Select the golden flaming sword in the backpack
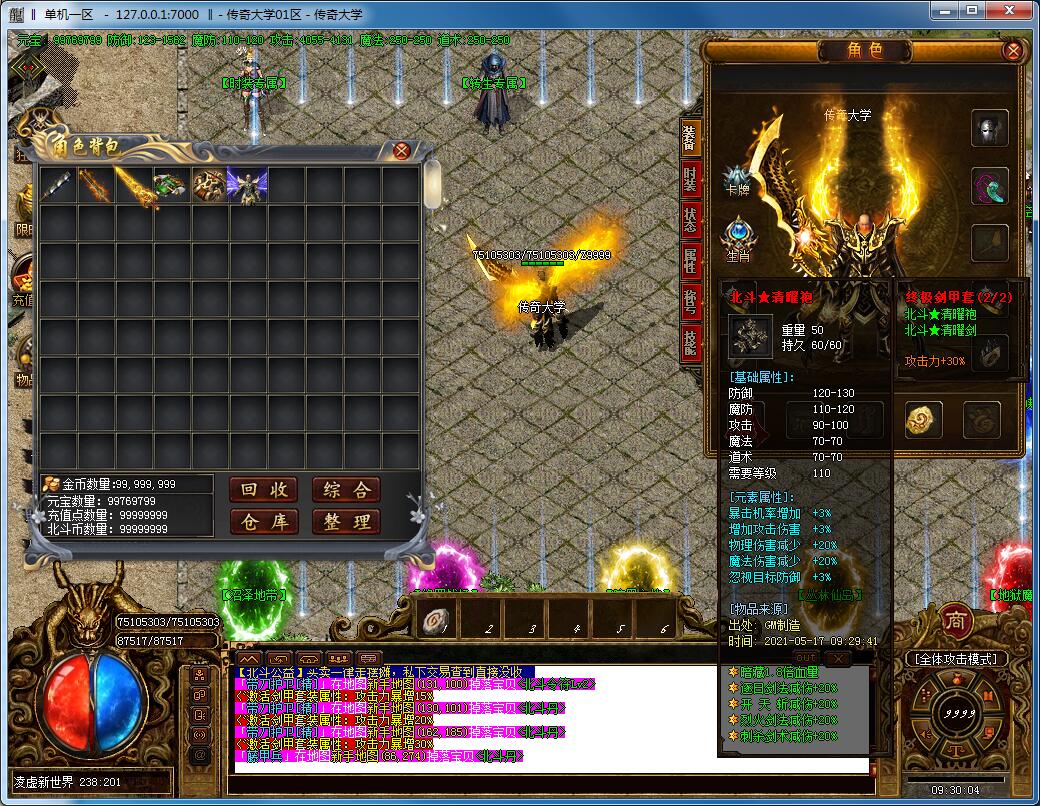 point(134,185)
